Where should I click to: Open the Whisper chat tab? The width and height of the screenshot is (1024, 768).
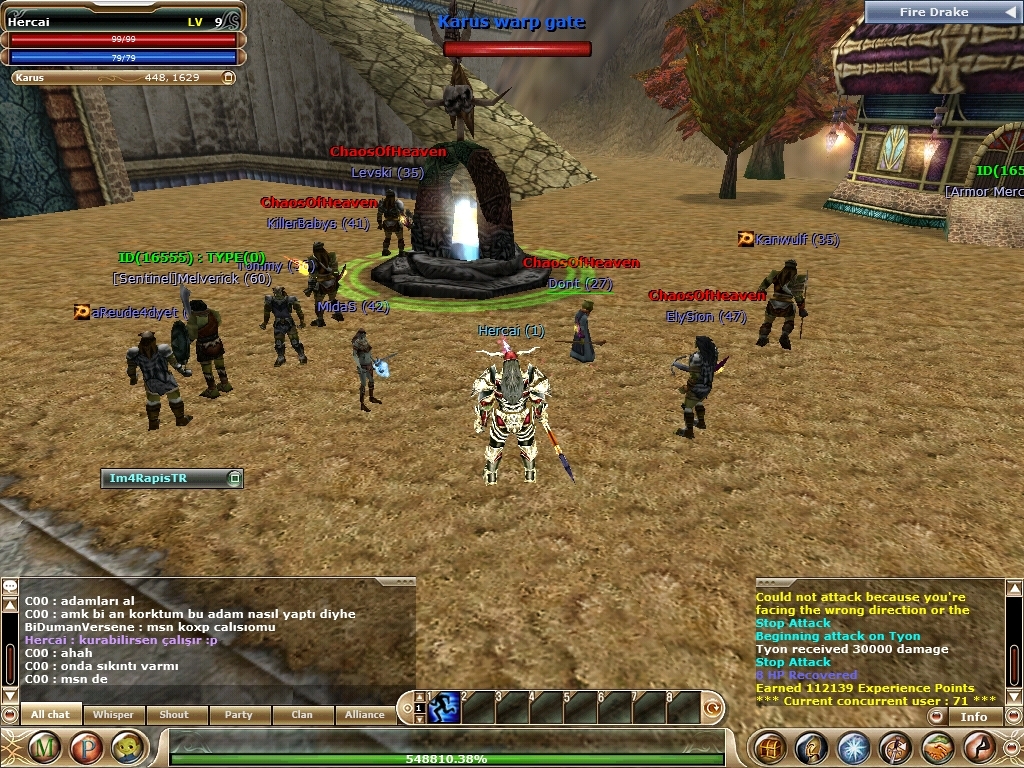[113, 714]
